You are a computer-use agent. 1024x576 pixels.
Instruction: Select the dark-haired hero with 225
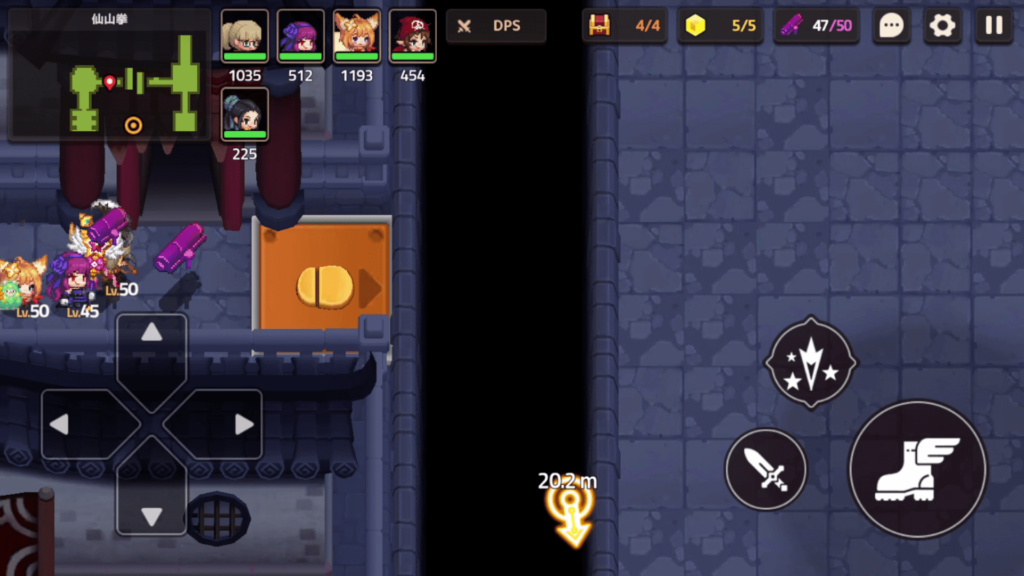(245, 115)
